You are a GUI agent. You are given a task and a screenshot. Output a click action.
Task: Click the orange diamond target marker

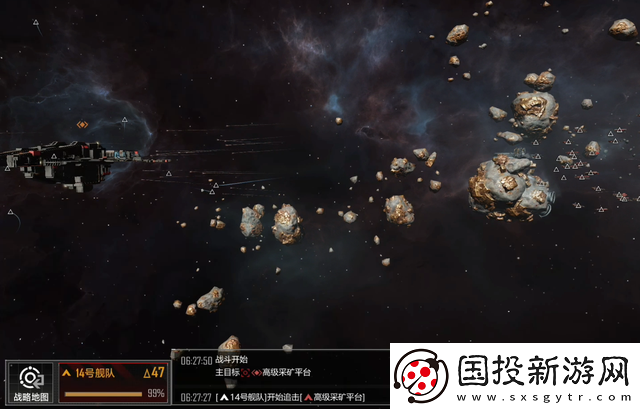(82, 125)
